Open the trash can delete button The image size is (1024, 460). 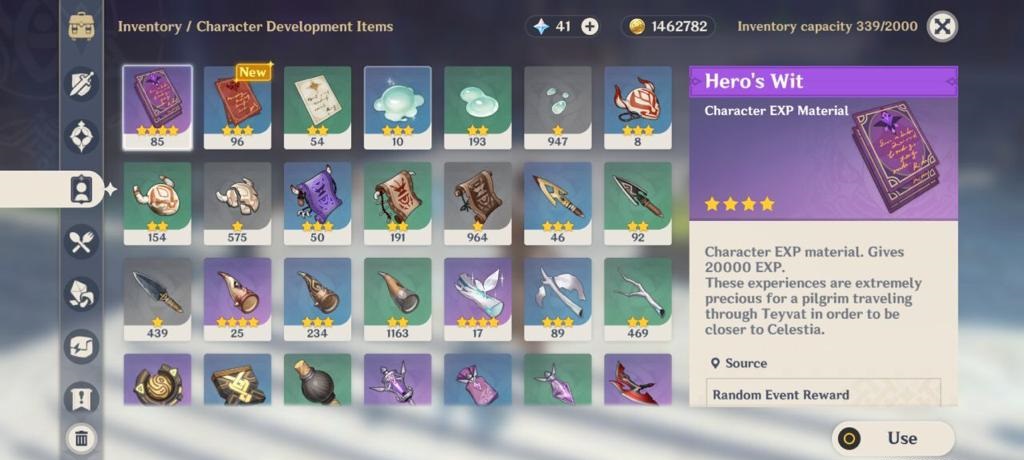[x=81, y=437]
